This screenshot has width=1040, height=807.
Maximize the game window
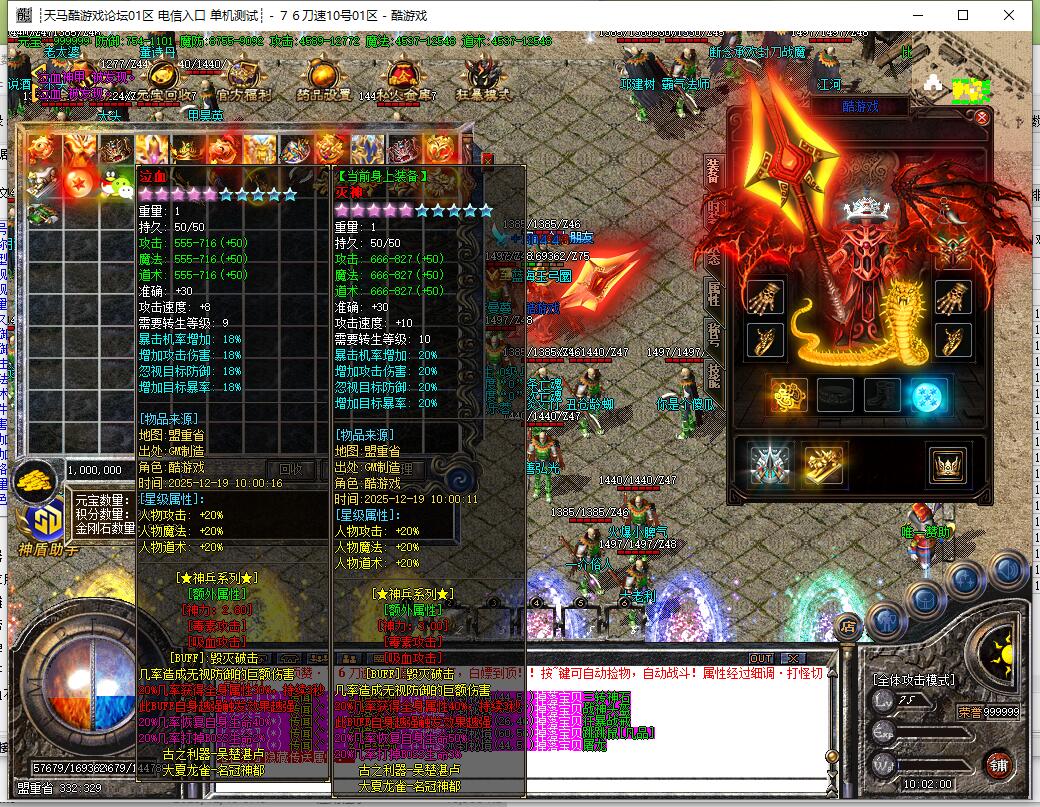(x=964, y=15)
